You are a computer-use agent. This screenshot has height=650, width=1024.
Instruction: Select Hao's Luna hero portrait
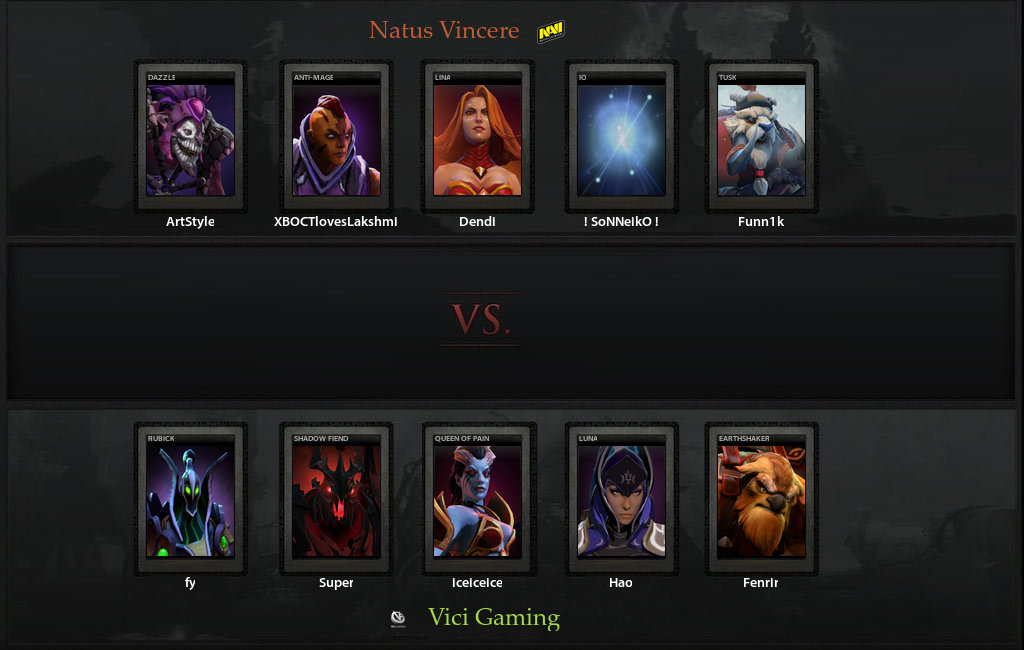(x=621, y=500)
